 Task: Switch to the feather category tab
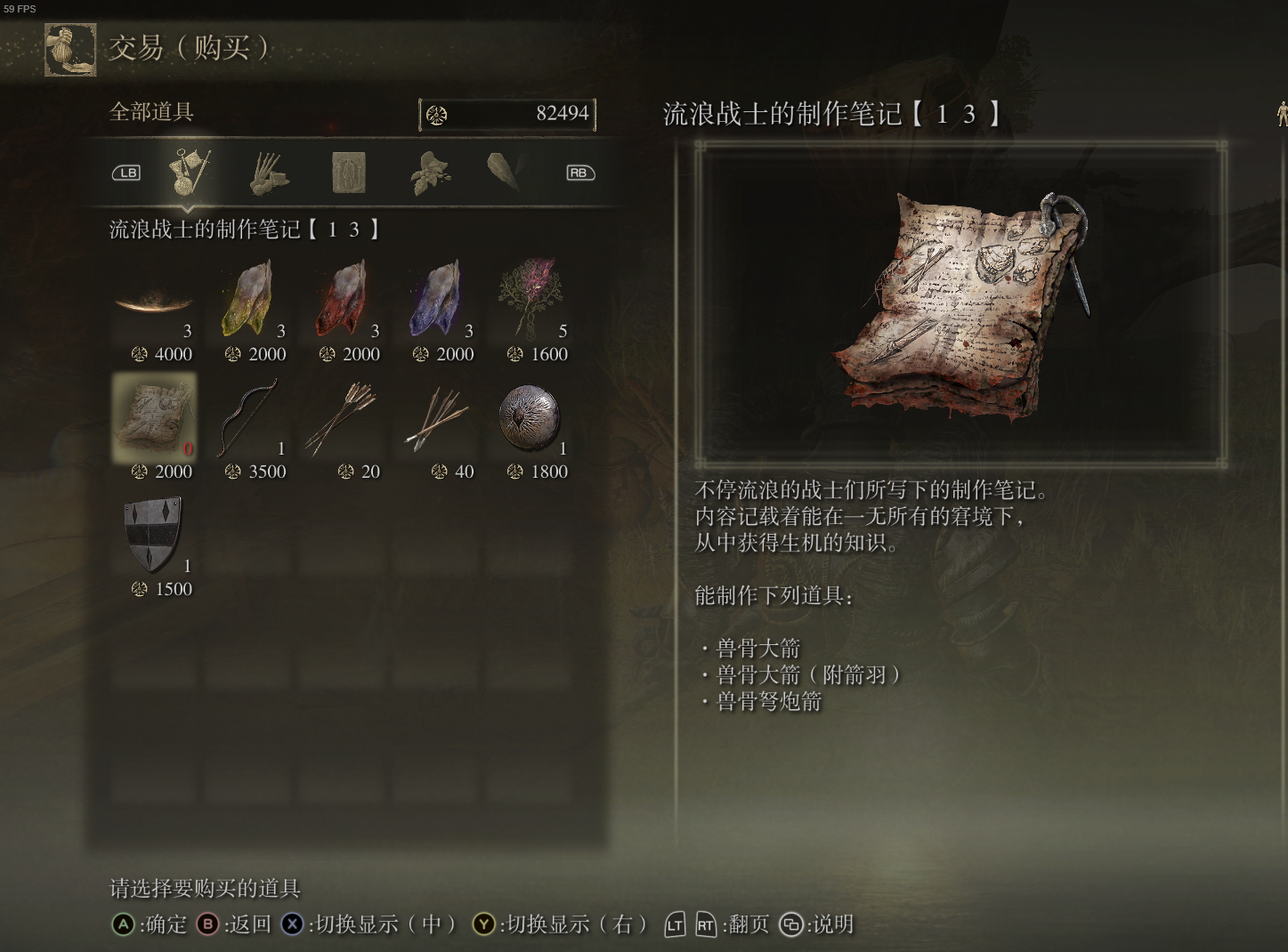pos(507,173)
